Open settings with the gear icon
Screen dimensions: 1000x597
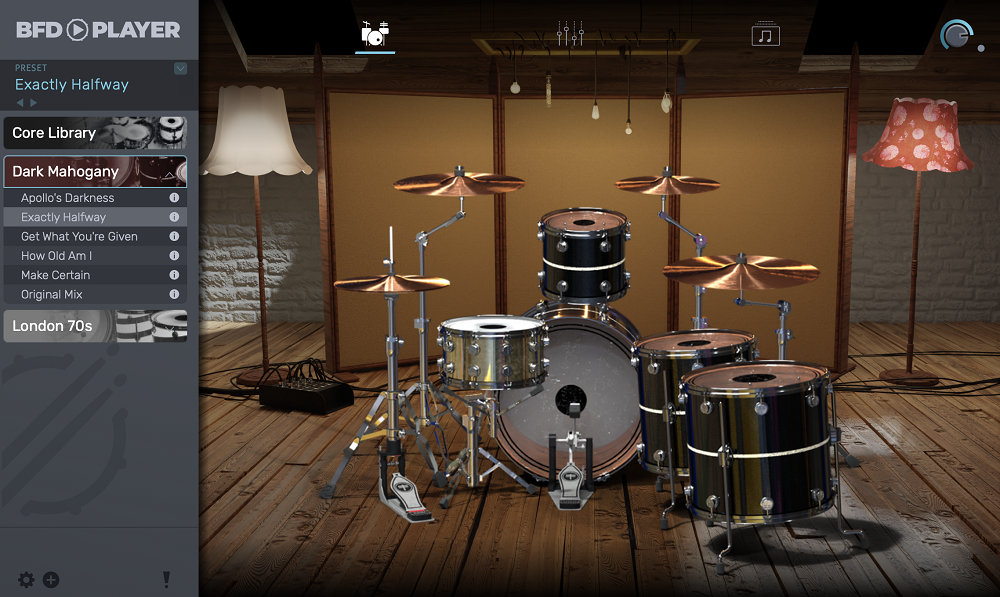(x=26, y=580)
